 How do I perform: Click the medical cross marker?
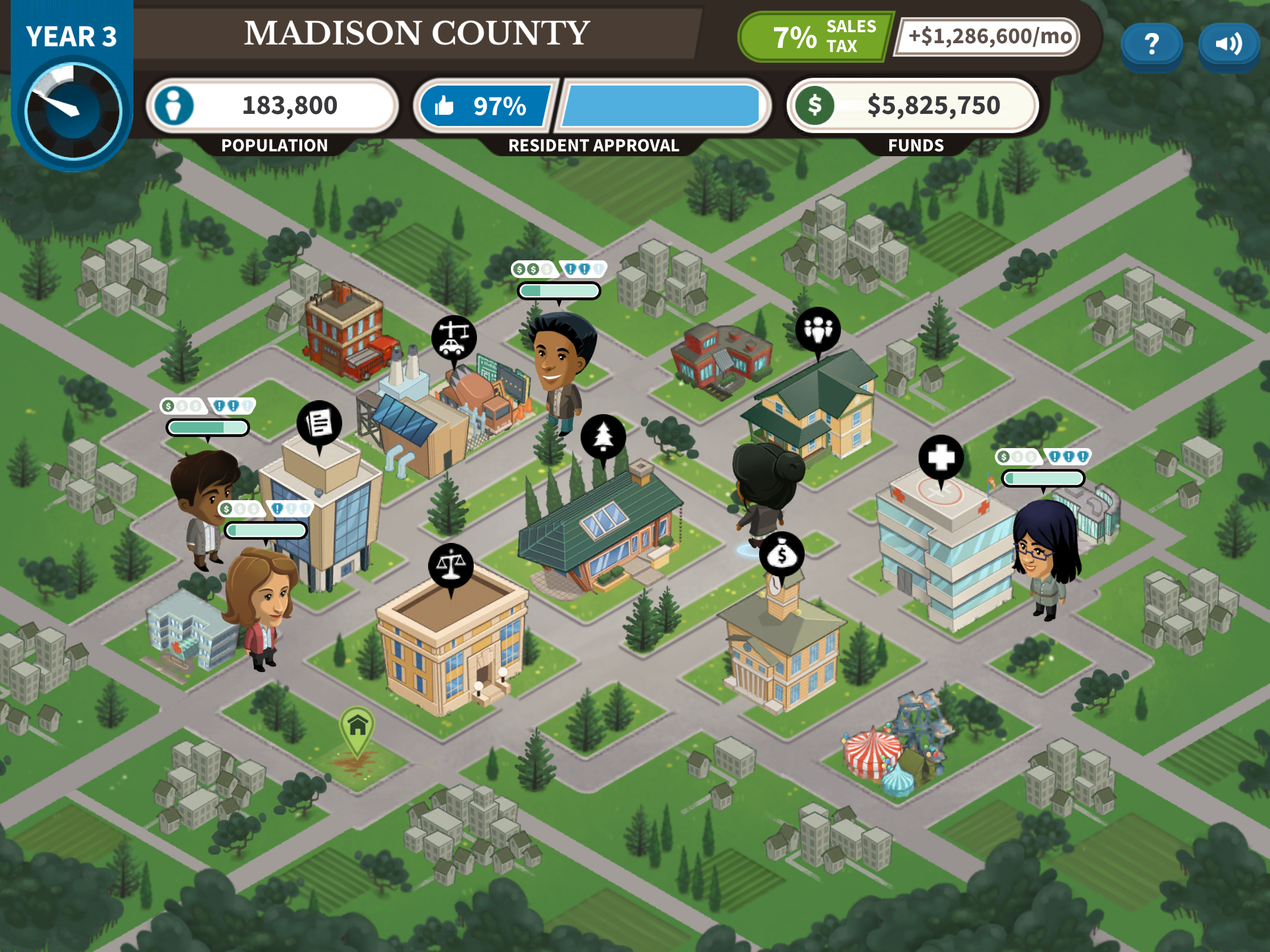(x=940, y=457)
